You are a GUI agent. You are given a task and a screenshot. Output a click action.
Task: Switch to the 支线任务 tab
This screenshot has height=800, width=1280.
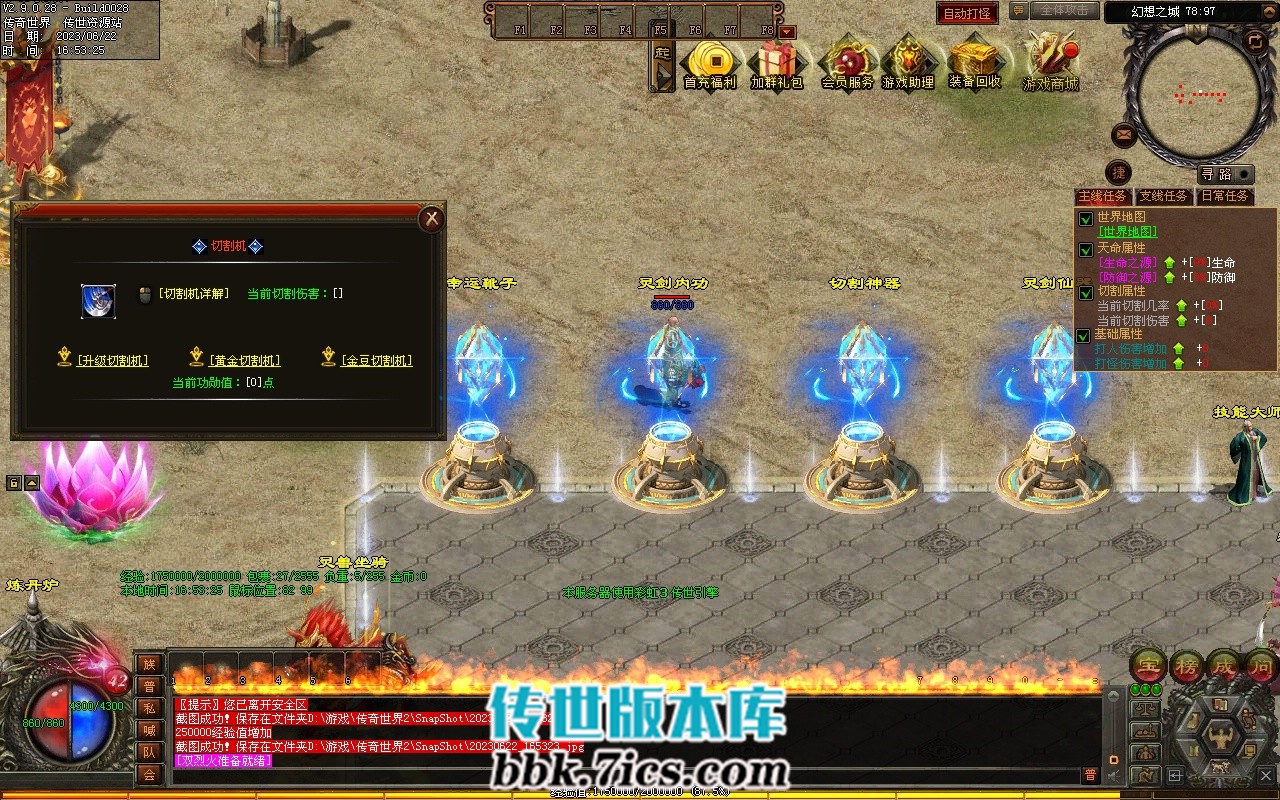coord(1163,196)
